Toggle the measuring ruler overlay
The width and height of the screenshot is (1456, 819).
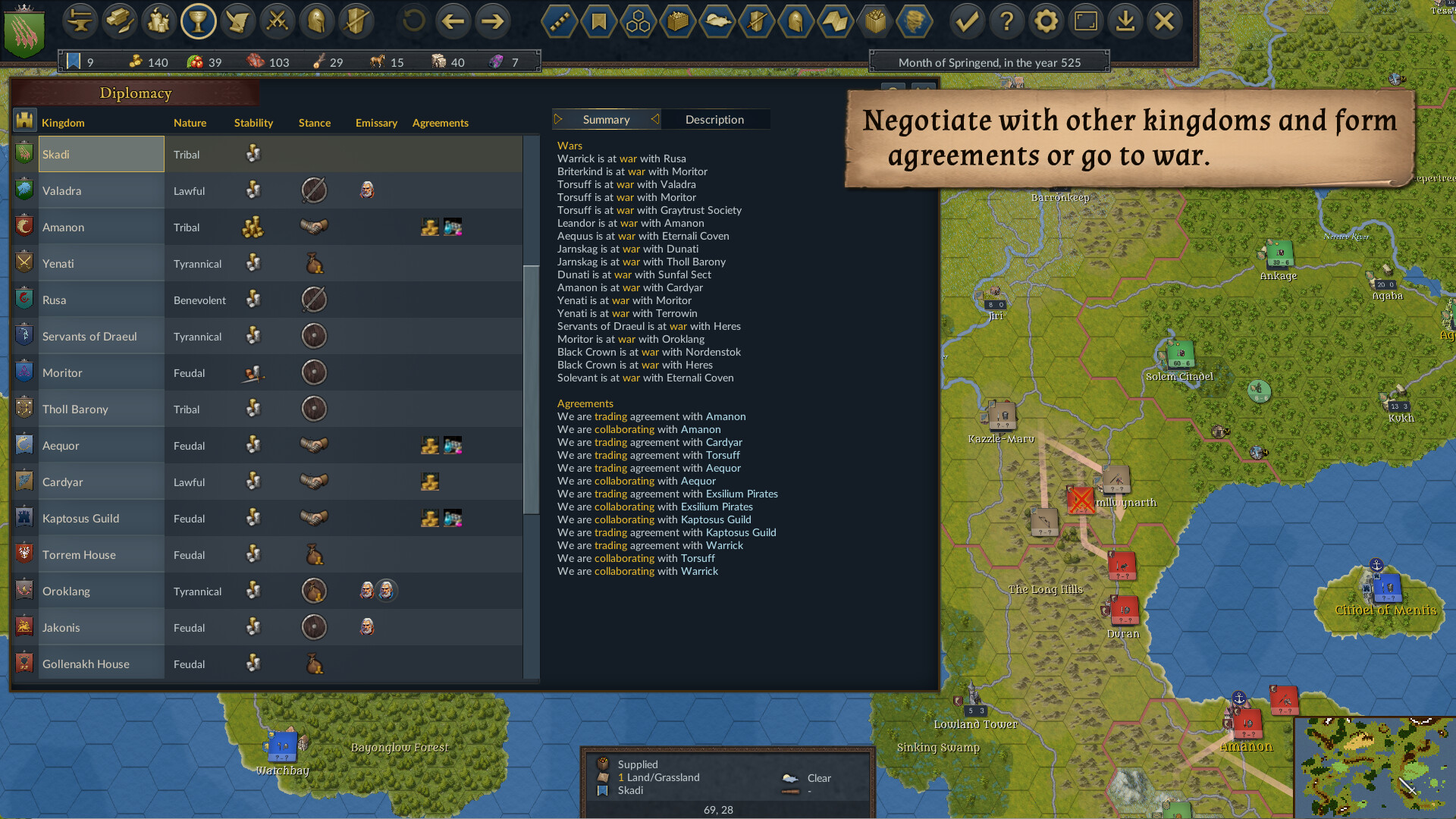coord(559,21)
